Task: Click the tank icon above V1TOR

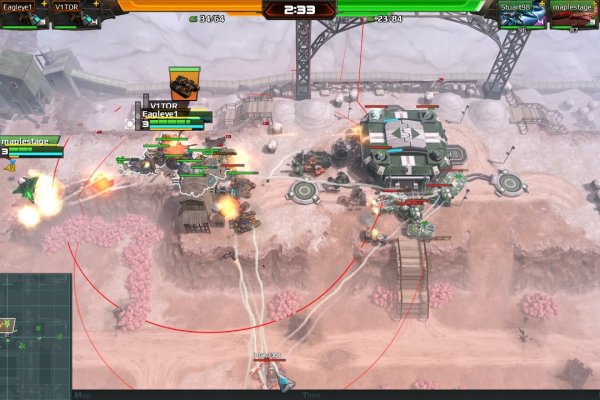Action: (184, 82)
